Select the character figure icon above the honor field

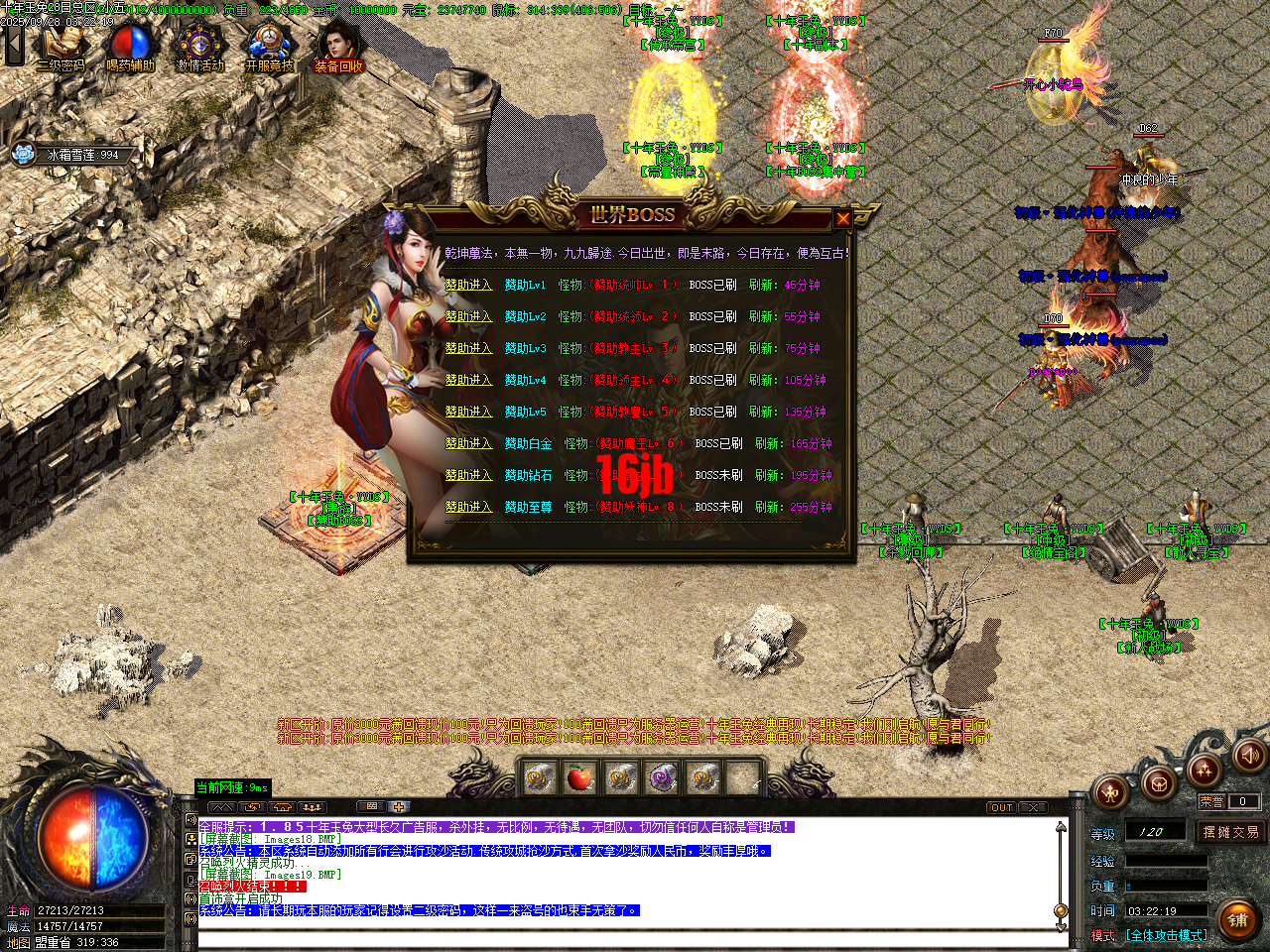pyautogui.click(x=1110, y=793)
